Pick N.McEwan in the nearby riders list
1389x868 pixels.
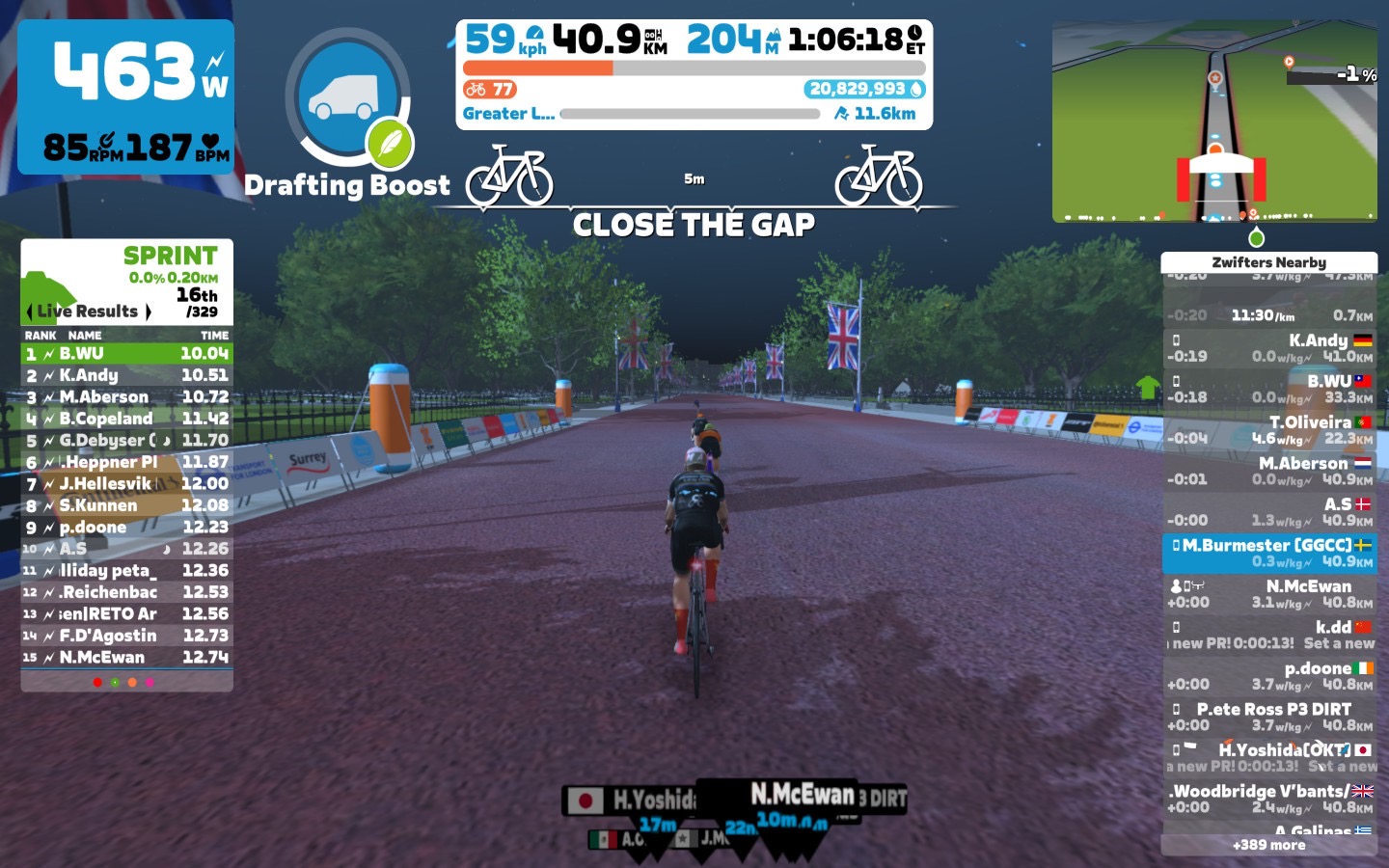click(1269, 594)
